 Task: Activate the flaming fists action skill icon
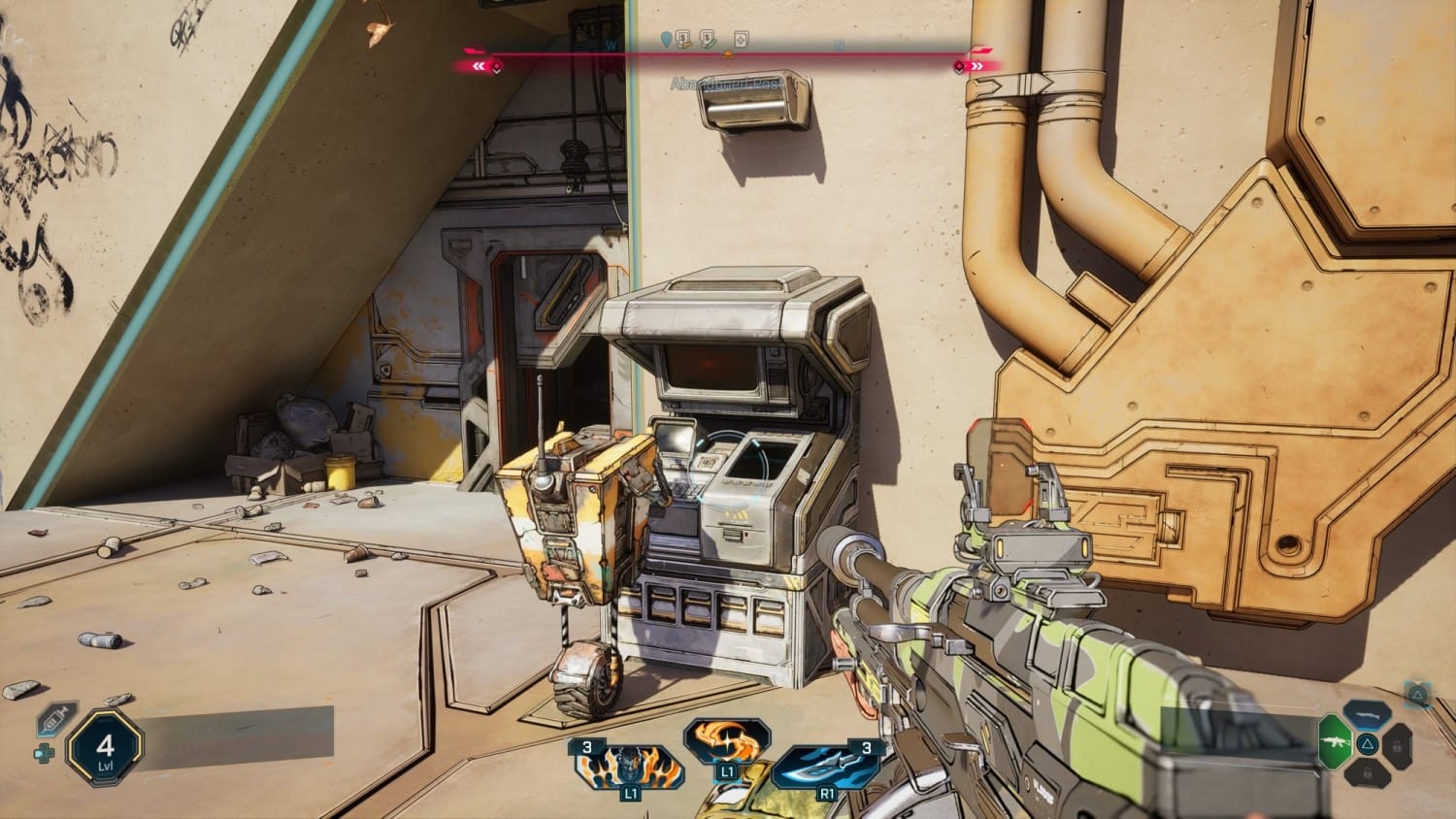[628, 767]
